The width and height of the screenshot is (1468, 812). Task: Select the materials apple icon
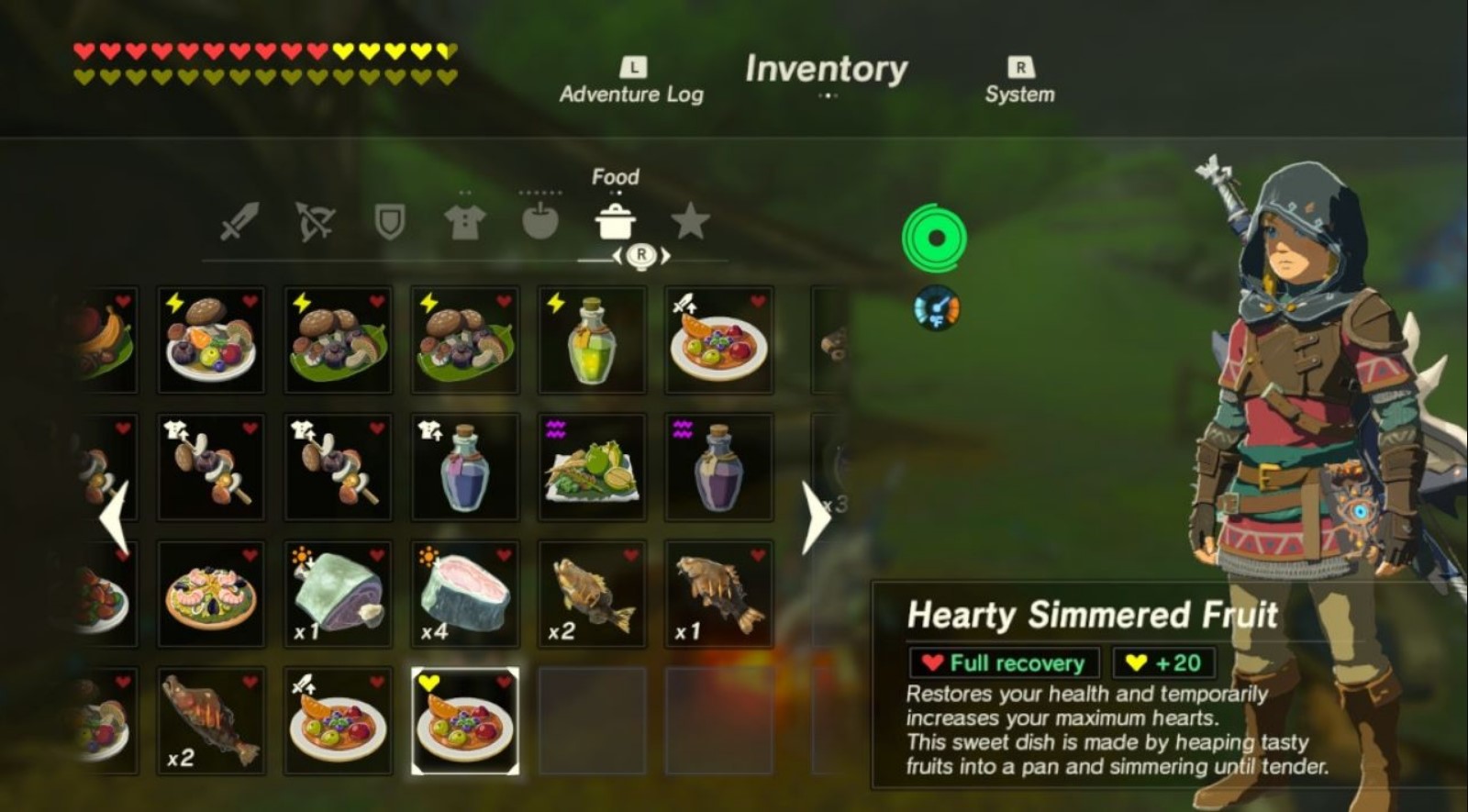point(540,220)
